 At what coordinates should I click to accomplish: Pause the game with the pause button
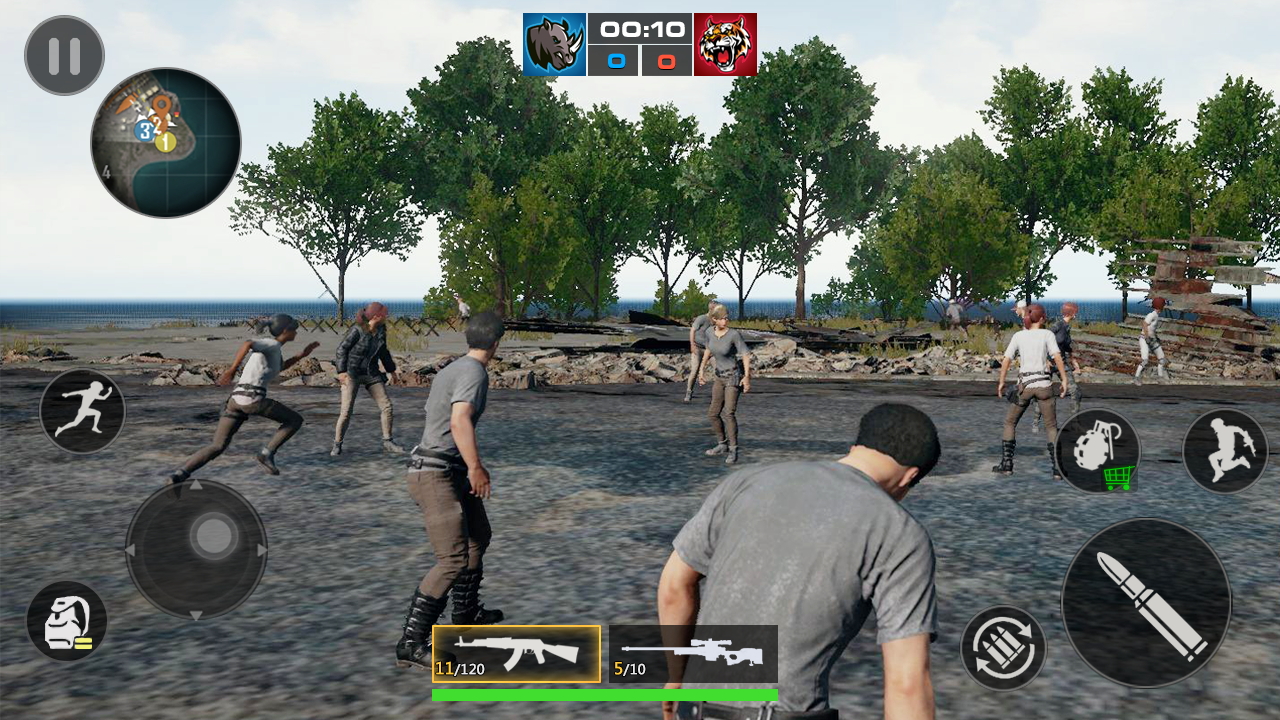tap(63, 56)
